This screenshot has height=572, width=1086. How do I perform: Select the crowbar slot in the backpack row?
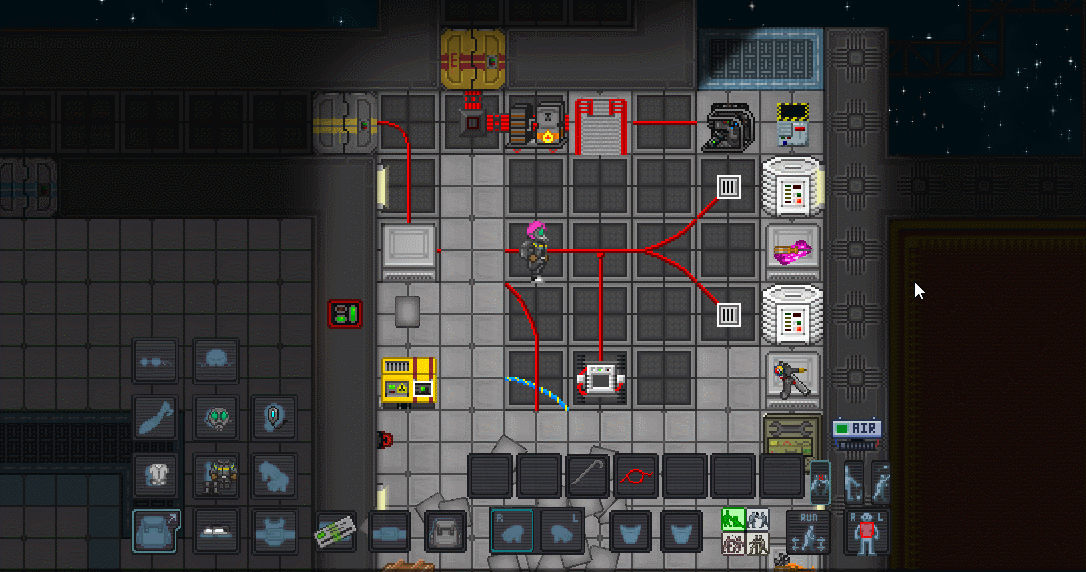tap(588, 475)
